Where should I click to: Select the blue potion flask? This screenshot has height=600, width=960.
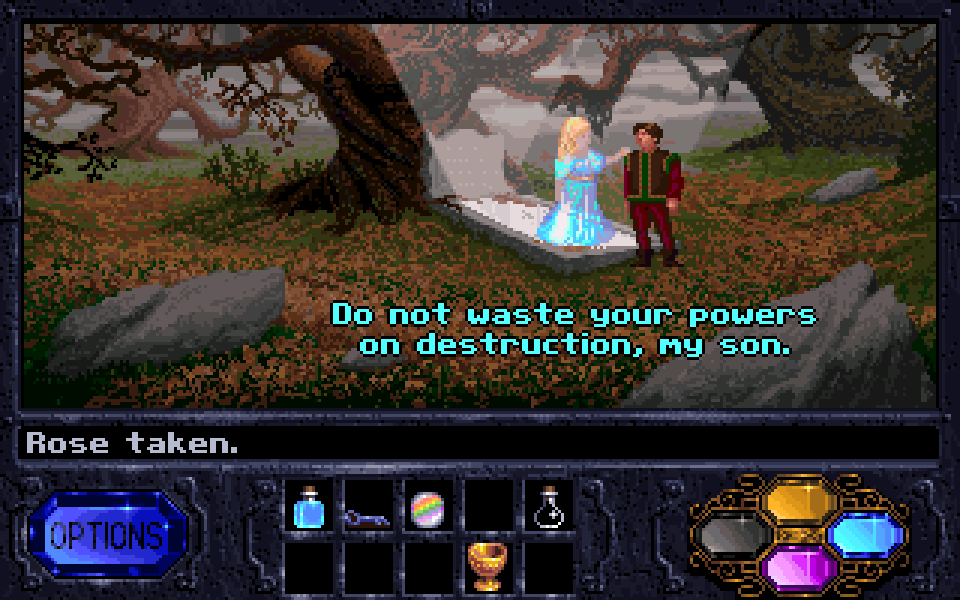pos(309,508)
